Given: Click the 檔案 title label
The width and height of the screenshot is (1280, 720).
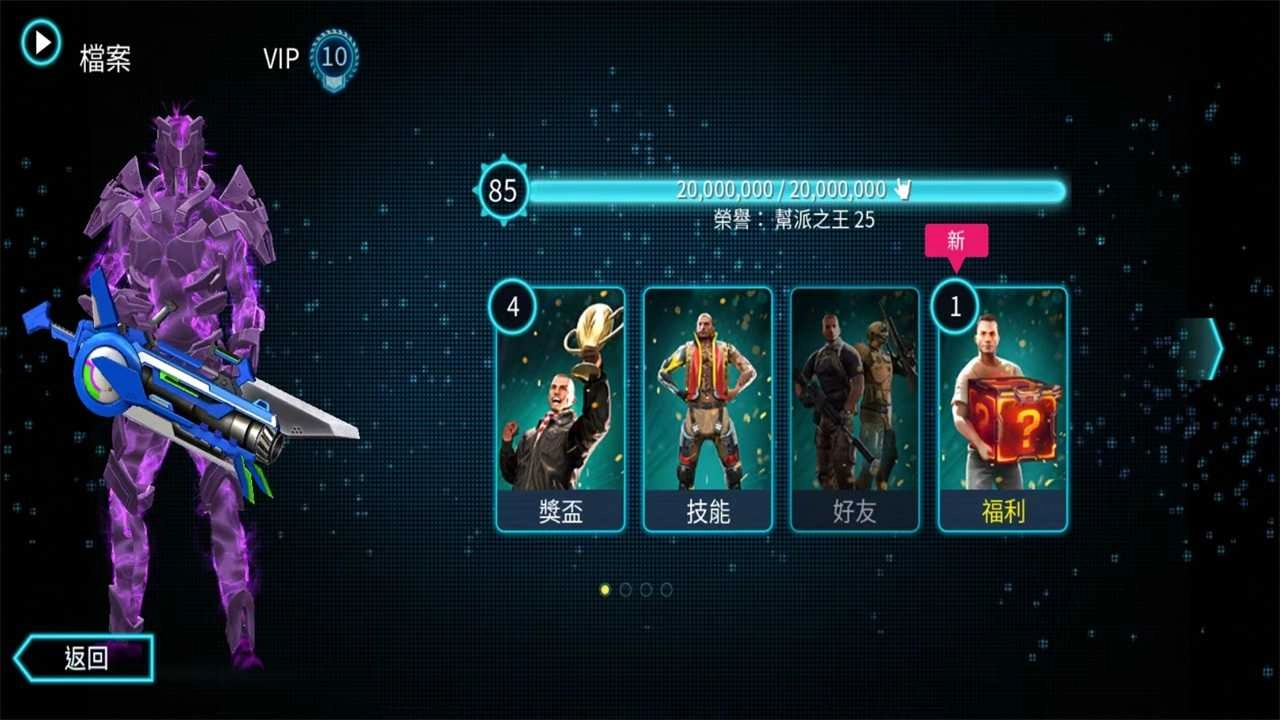Looking at the screenshot, I should (107, 60).
